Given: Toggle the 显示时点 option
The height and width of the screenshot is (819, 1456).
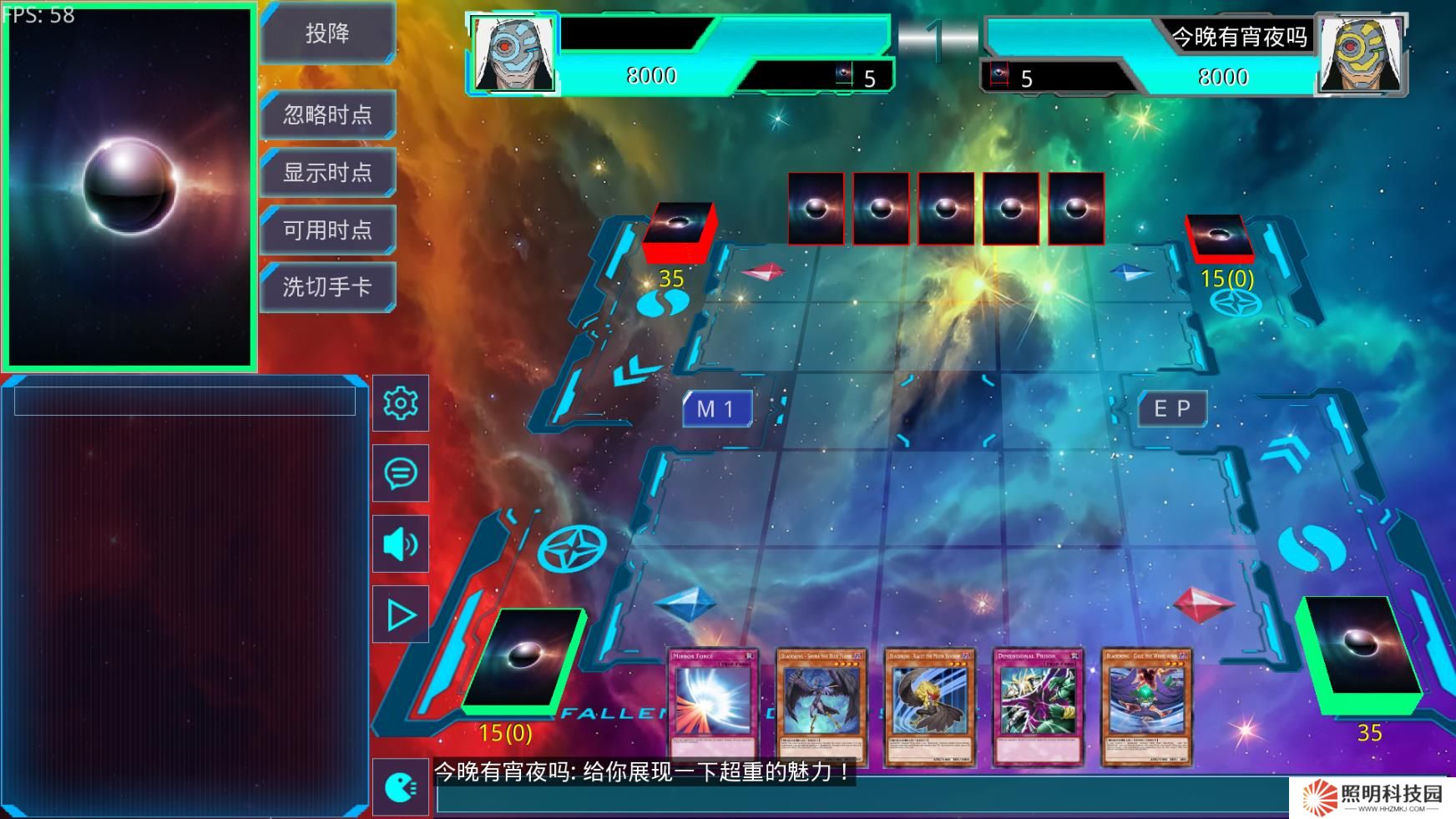Looking at the screenshot, I should (x=327, y=172).
